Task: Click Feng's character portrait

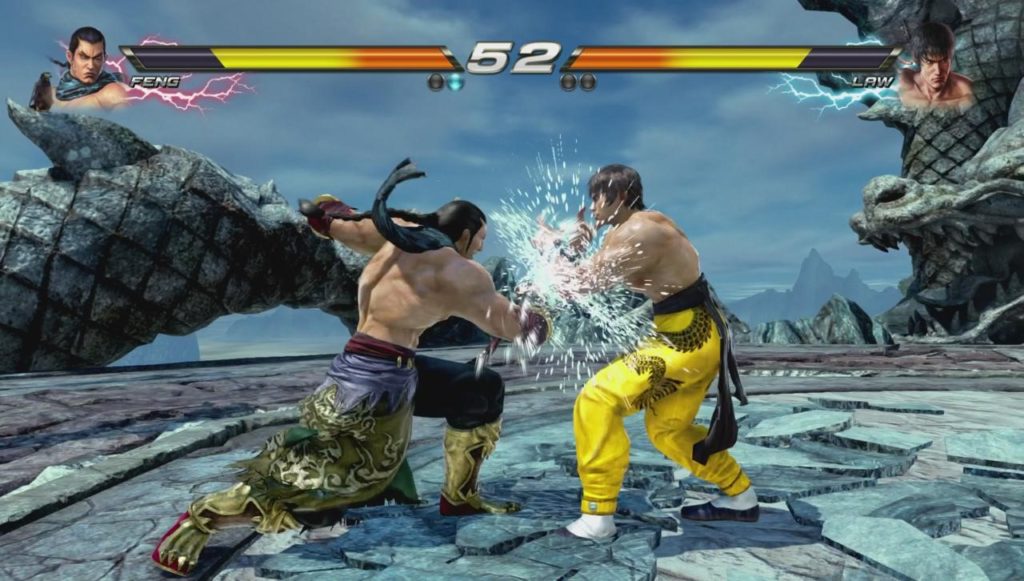Action: [86, 67]
